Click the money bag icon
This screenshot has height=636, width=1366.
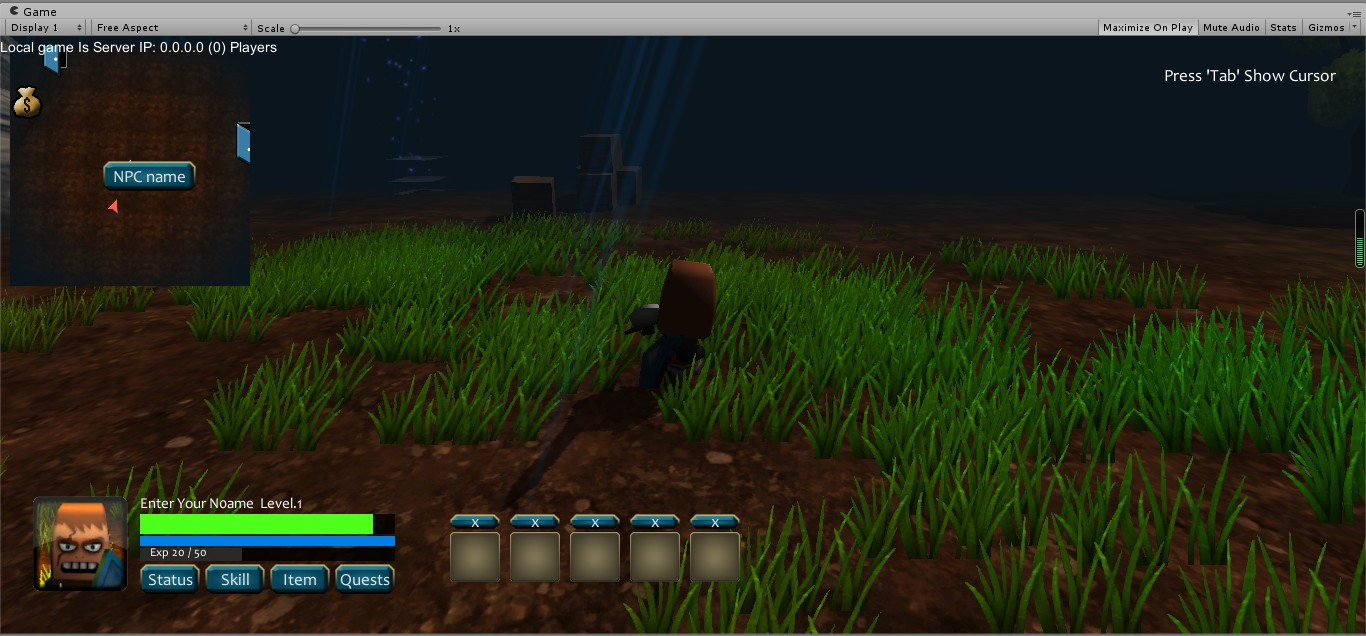coord(27,101)
